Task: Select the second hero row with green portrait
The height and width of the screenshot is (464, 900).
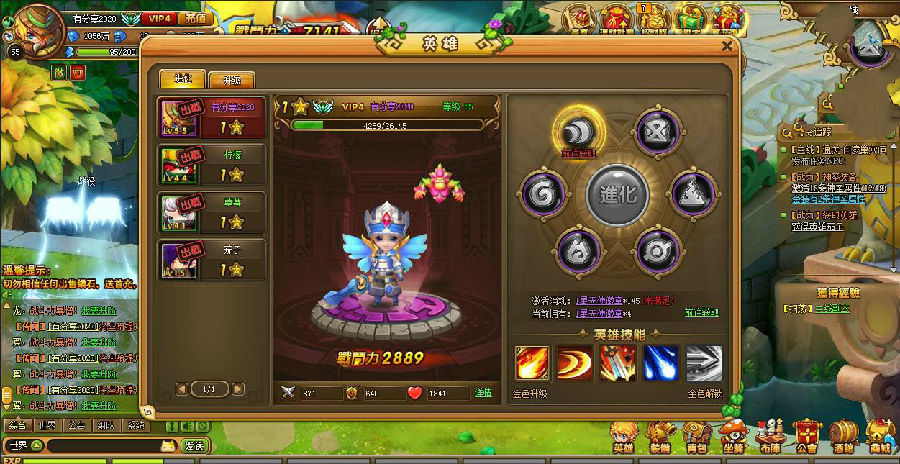Action: click(x=214, y=165)
